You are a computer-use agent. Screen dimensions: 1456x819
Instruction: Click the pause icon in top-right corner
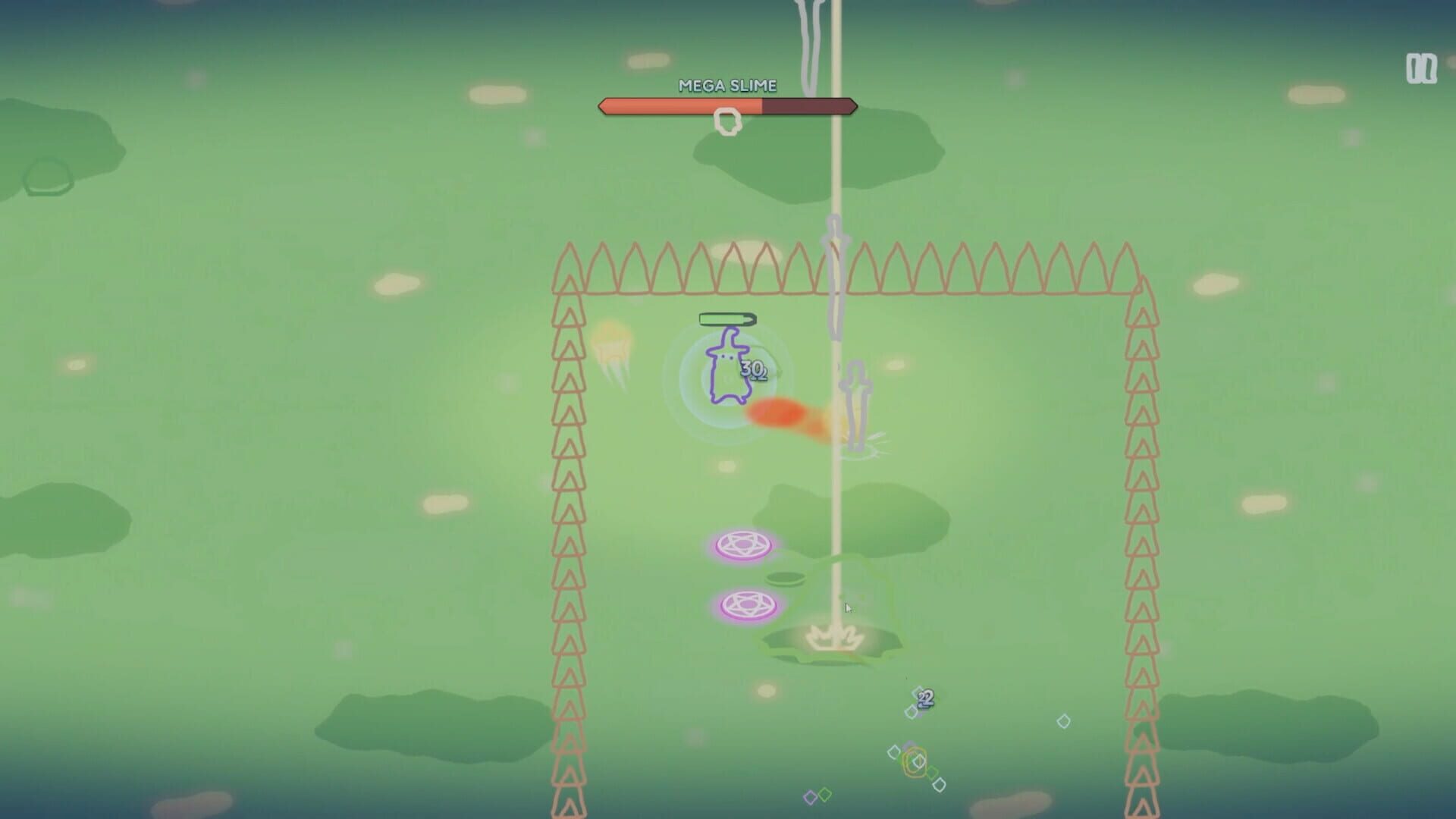[x=1420, y=67]
